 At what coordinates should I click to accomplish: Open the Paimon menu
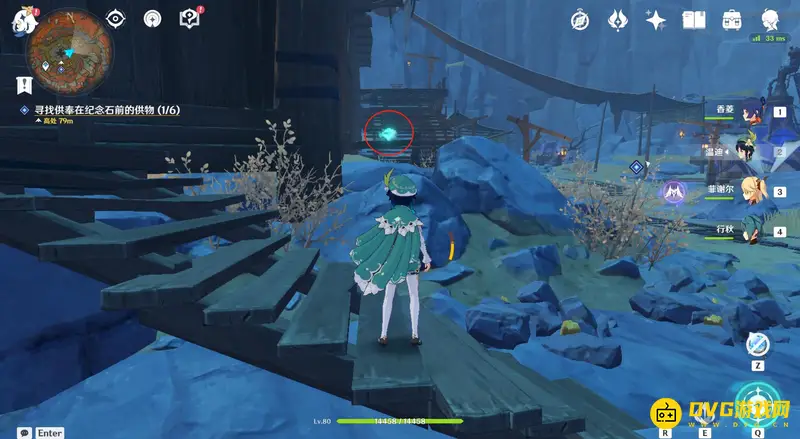pos(24,22)
